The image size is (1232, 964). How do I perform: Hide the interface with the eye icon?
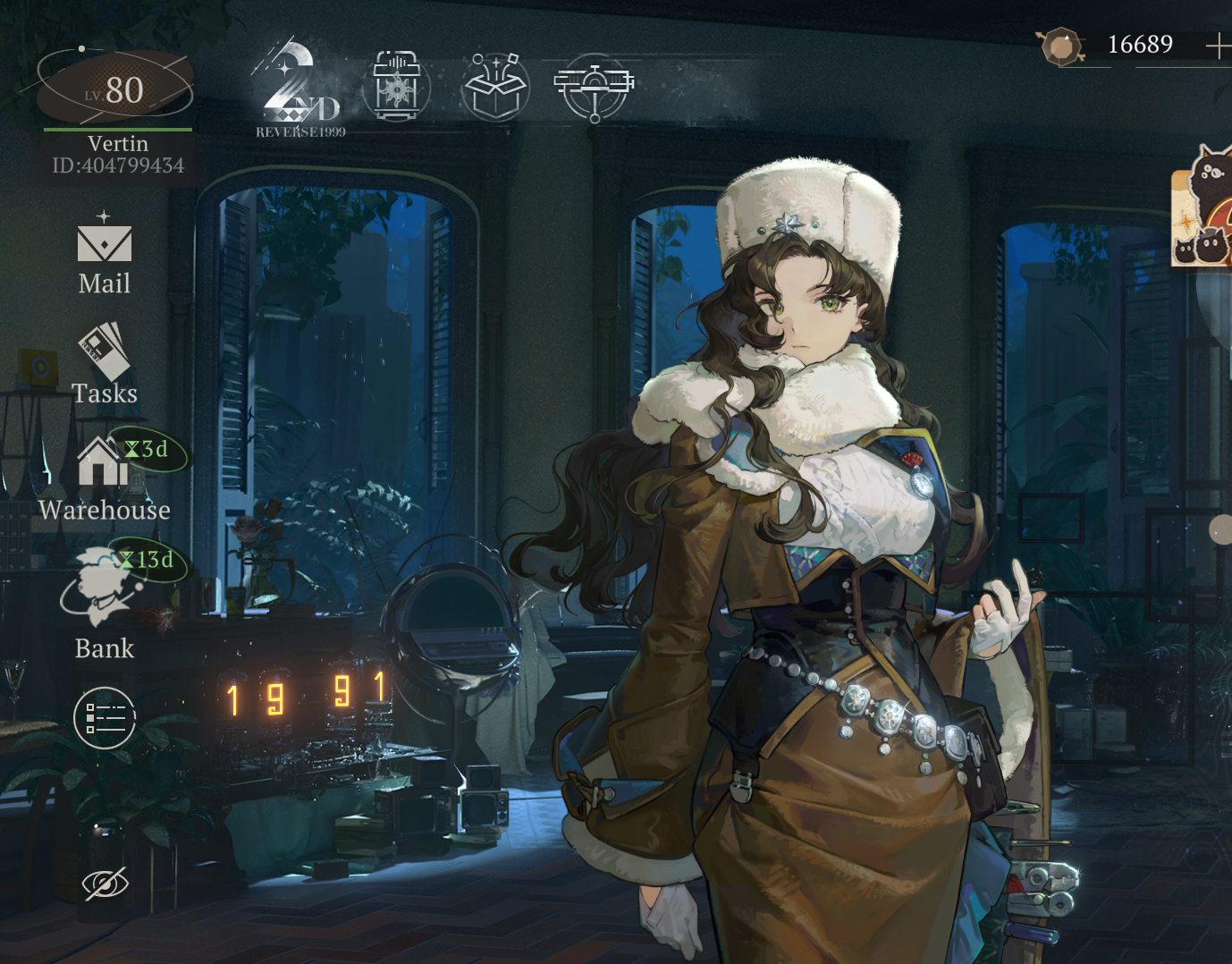105,884
